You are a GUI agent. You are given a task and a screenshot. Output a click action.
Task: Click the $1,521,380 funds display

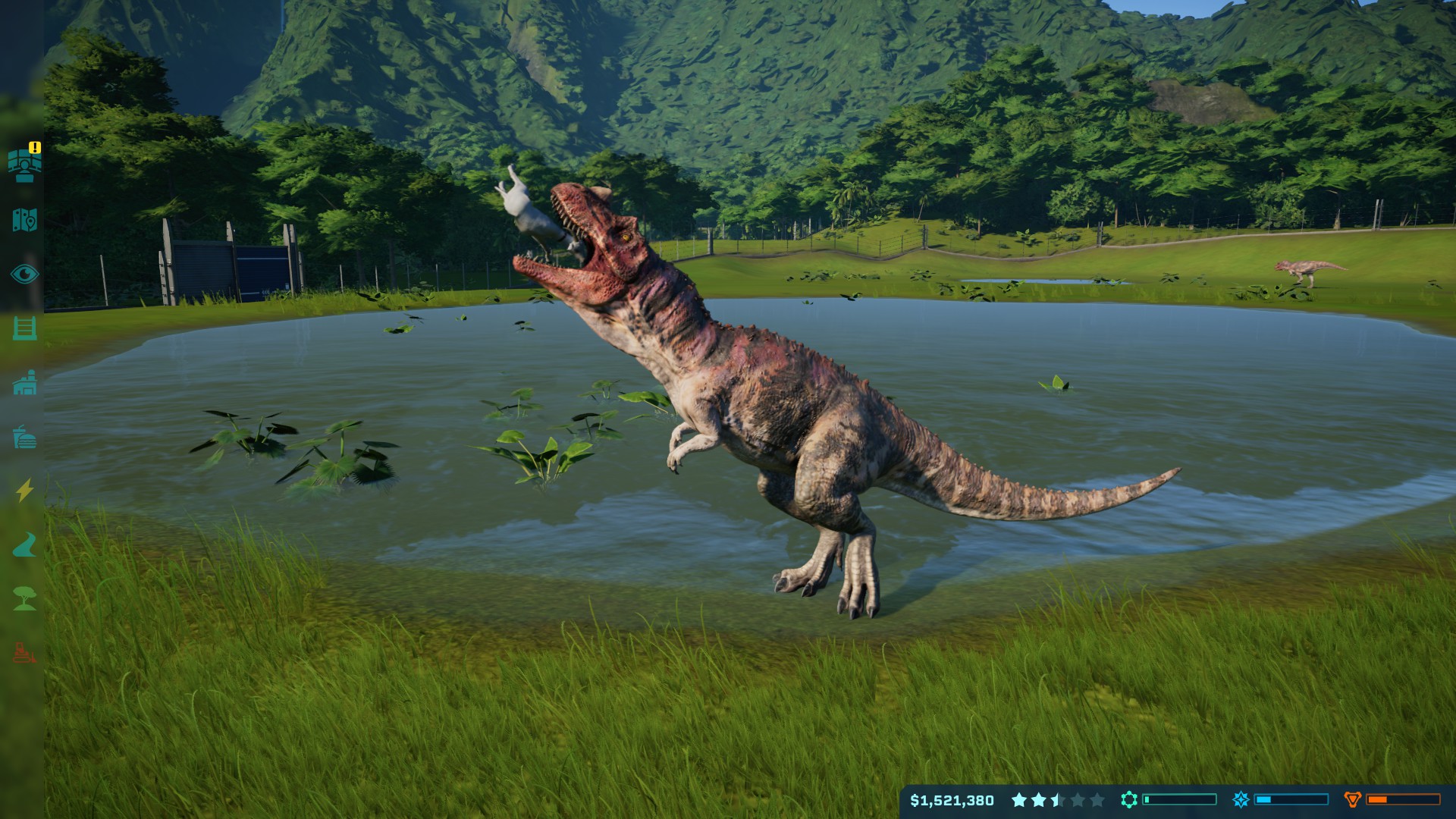coord(952,799)
